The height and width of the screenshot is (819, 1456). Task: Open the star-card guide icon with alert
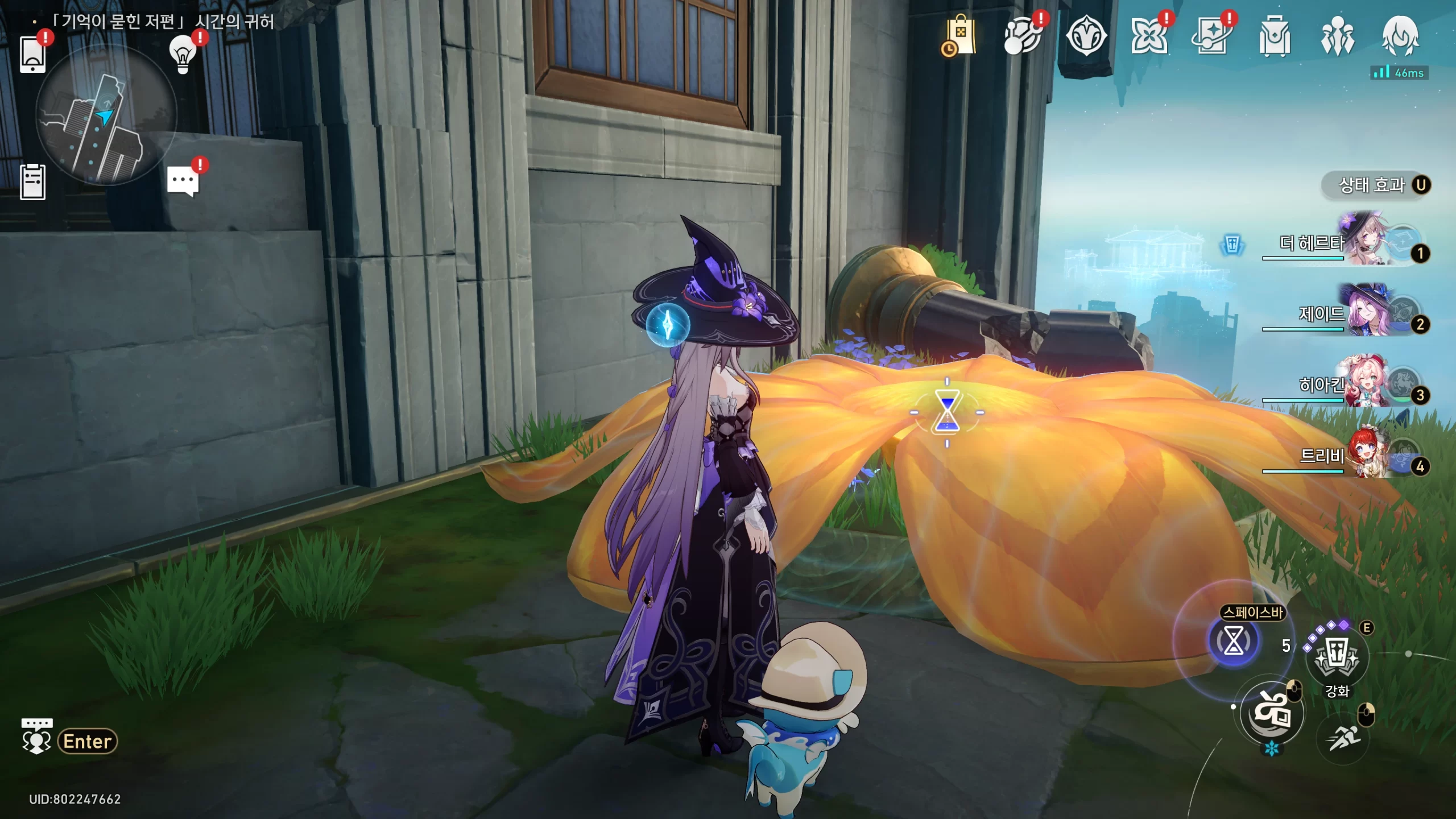[1211, 36]
